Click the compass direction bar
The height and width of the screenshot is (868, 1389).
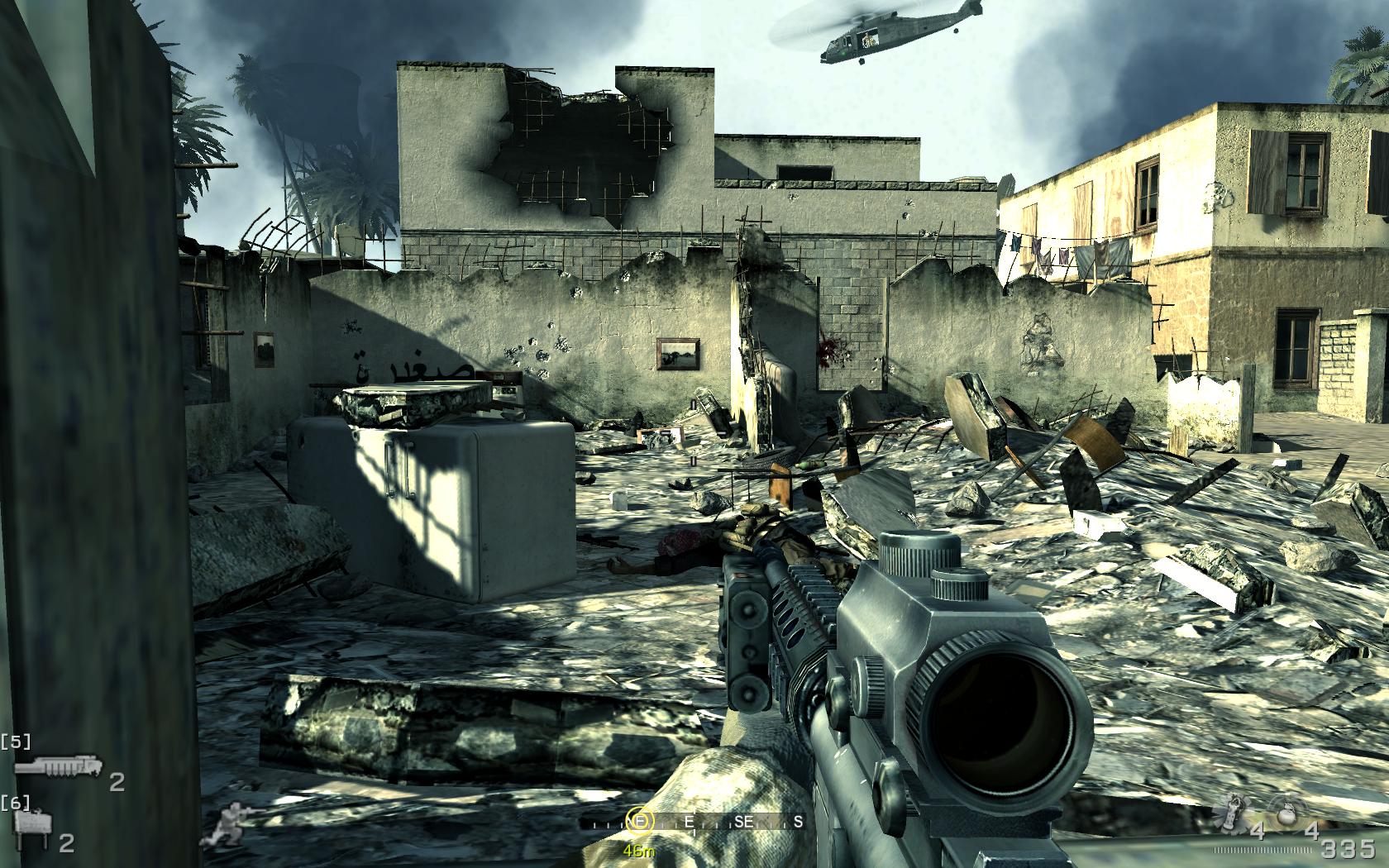click(694, 822)
